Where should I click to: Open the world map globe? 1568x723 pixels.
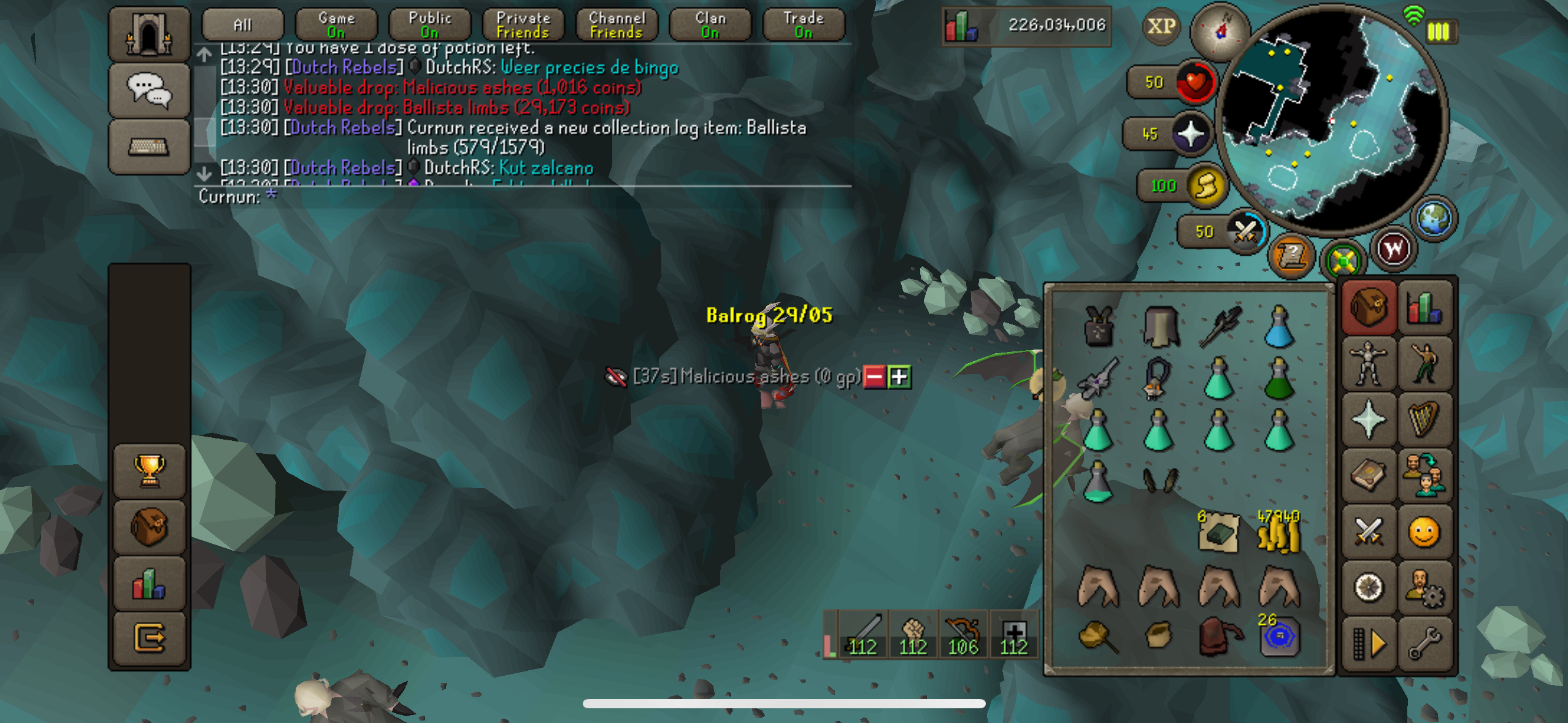1434,218
